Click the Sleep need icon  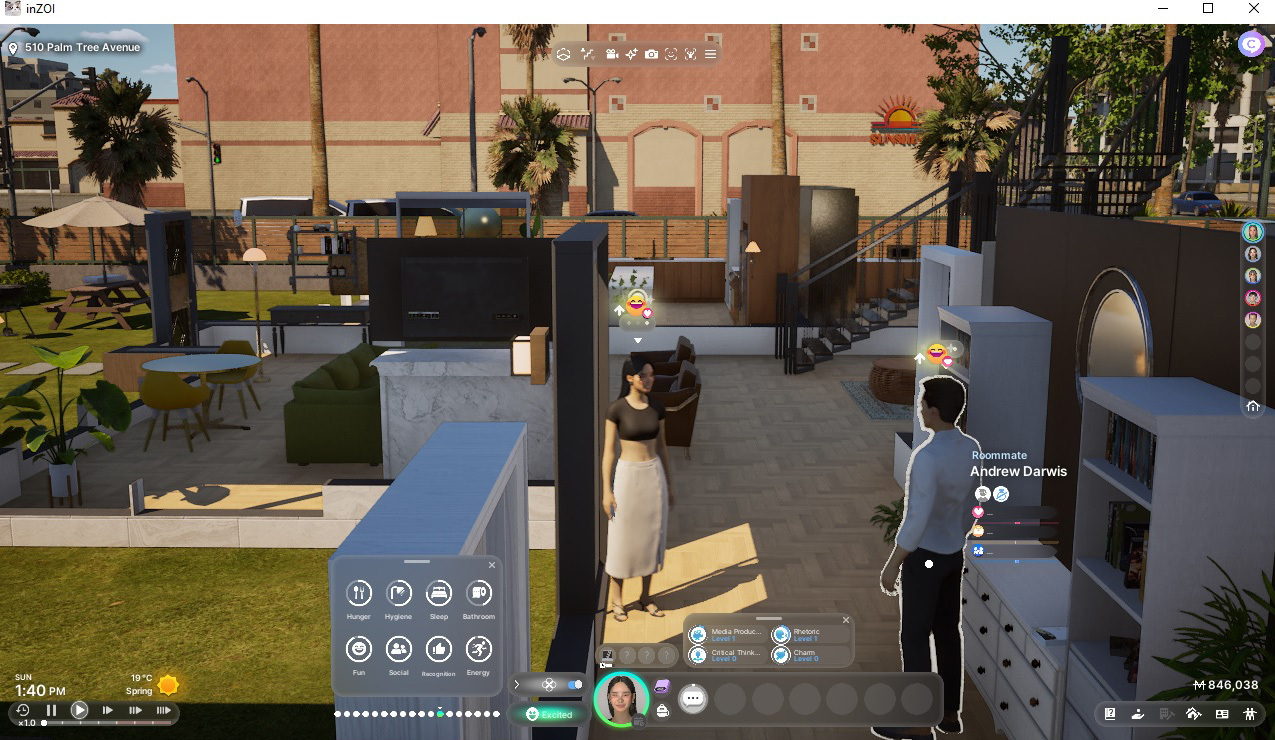coord(438,594)
